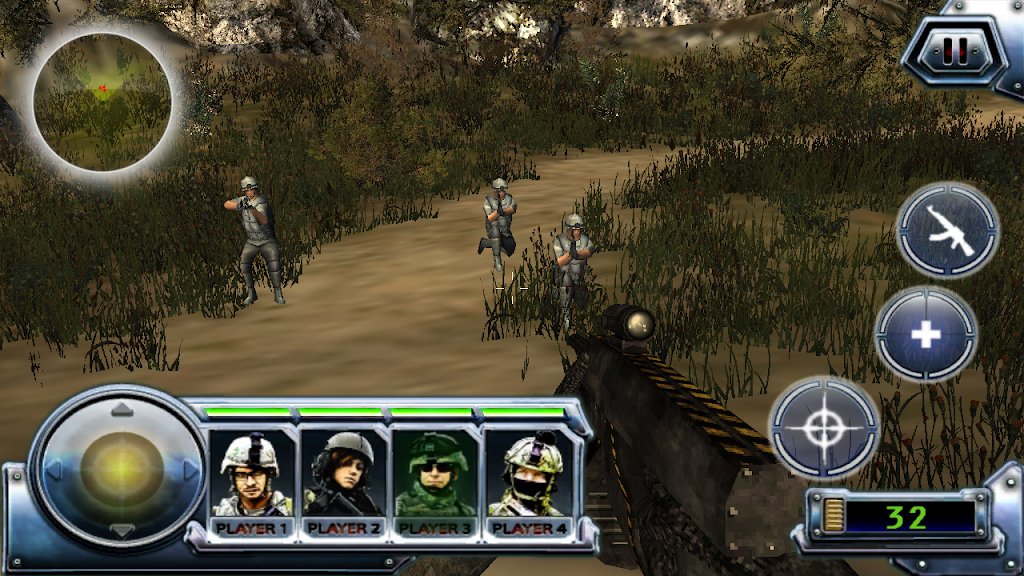Activate the plus sign round button
This screenshot has height=576, width=1024.
point(926,335)
